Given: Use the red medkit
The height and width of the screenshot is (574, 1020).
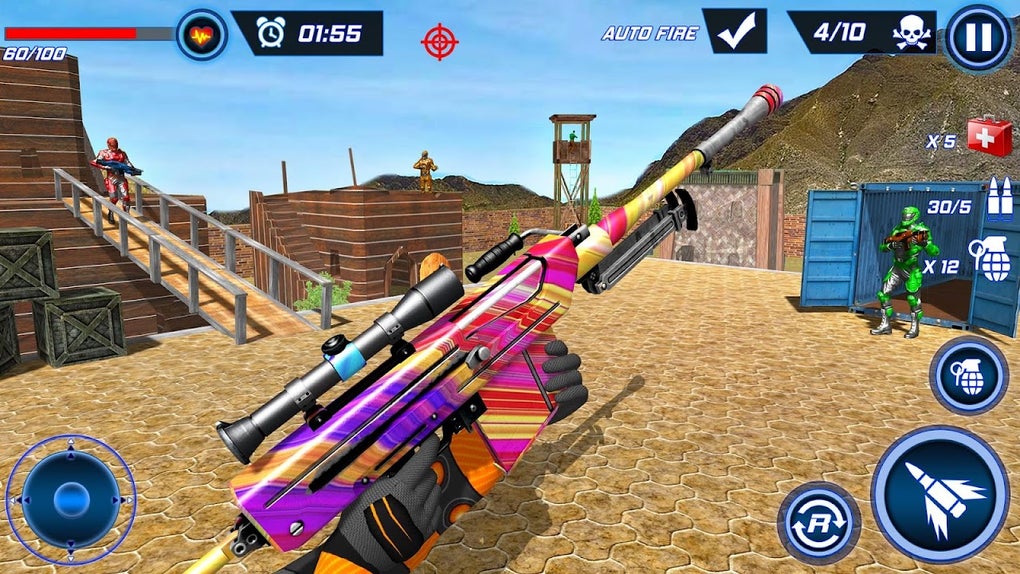Looking at the screenshot, I should 989,136.
